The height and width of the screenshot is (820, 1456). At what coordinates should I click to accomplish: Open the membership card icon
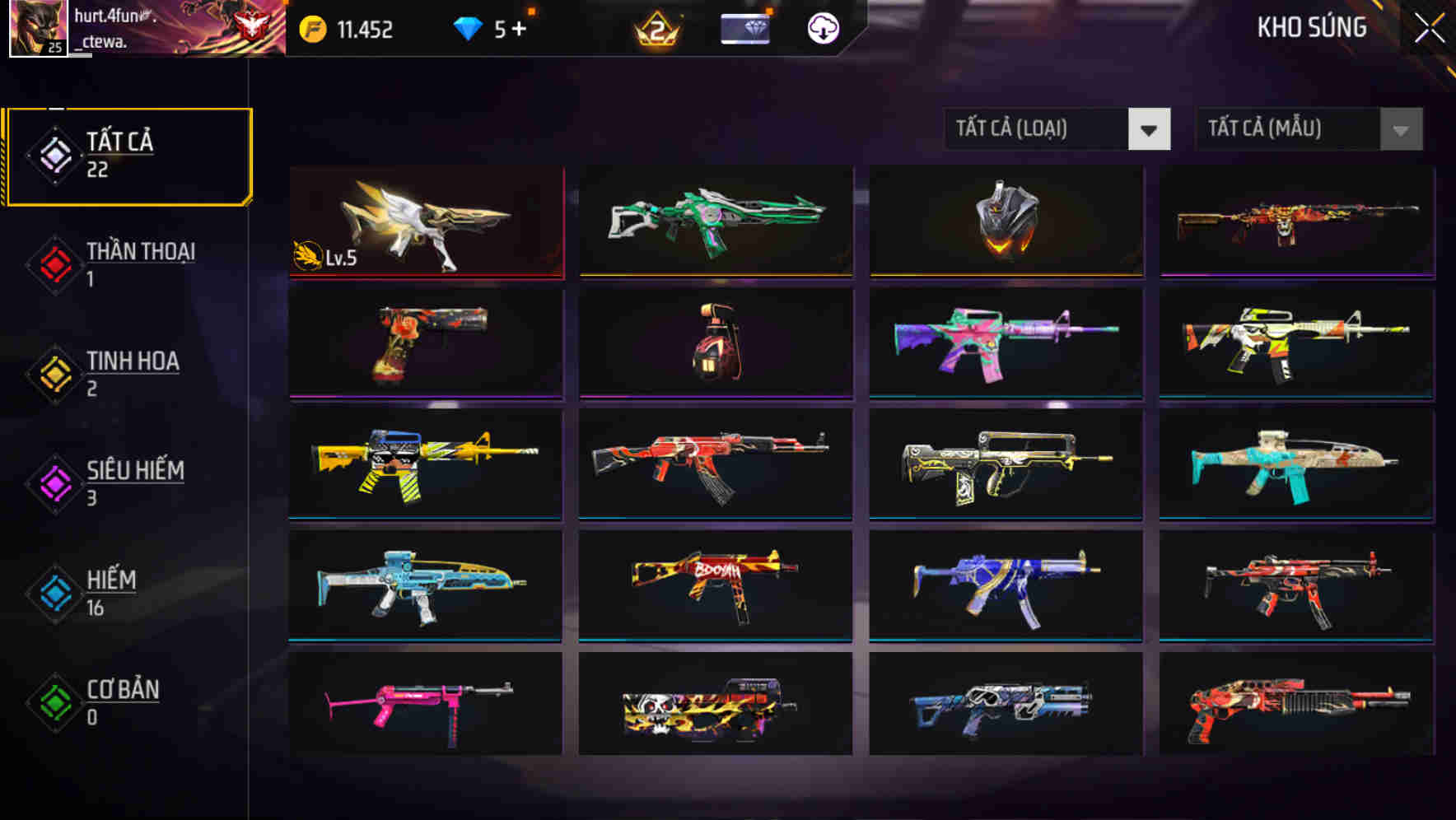[744, 30]
